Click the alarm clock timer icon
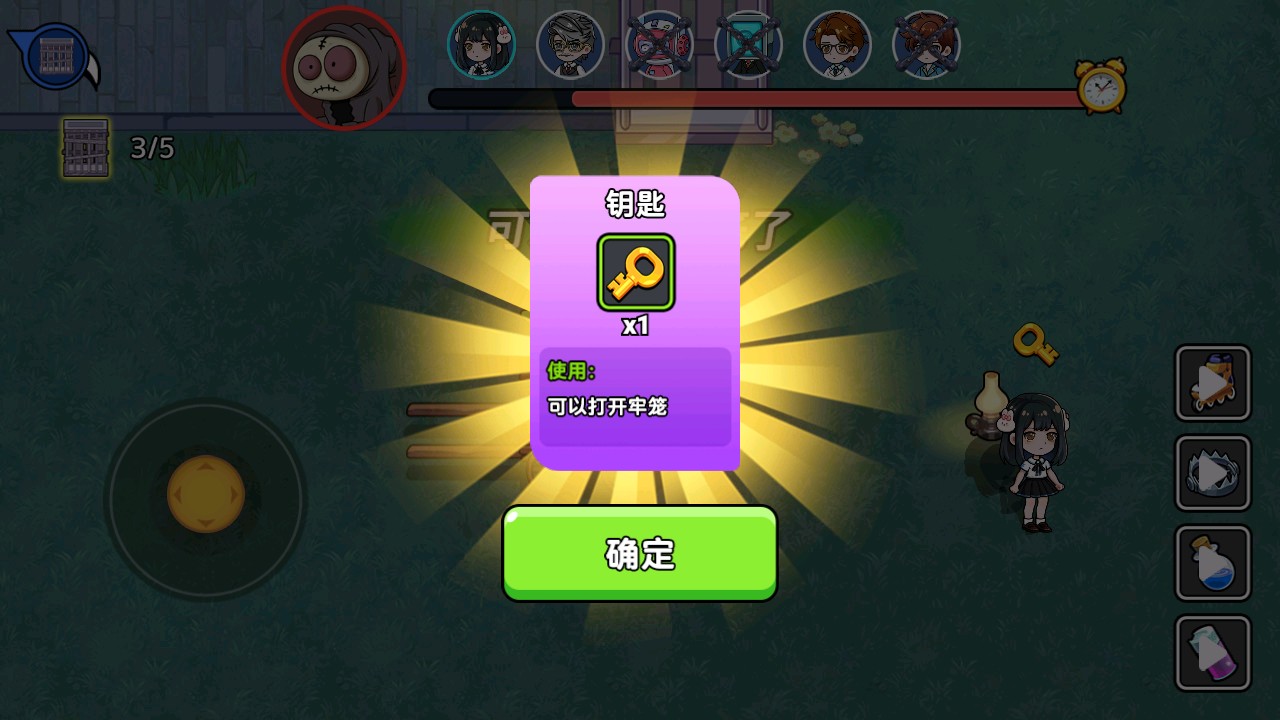This screenshot has width=1280, height=720. (1098, 89)
